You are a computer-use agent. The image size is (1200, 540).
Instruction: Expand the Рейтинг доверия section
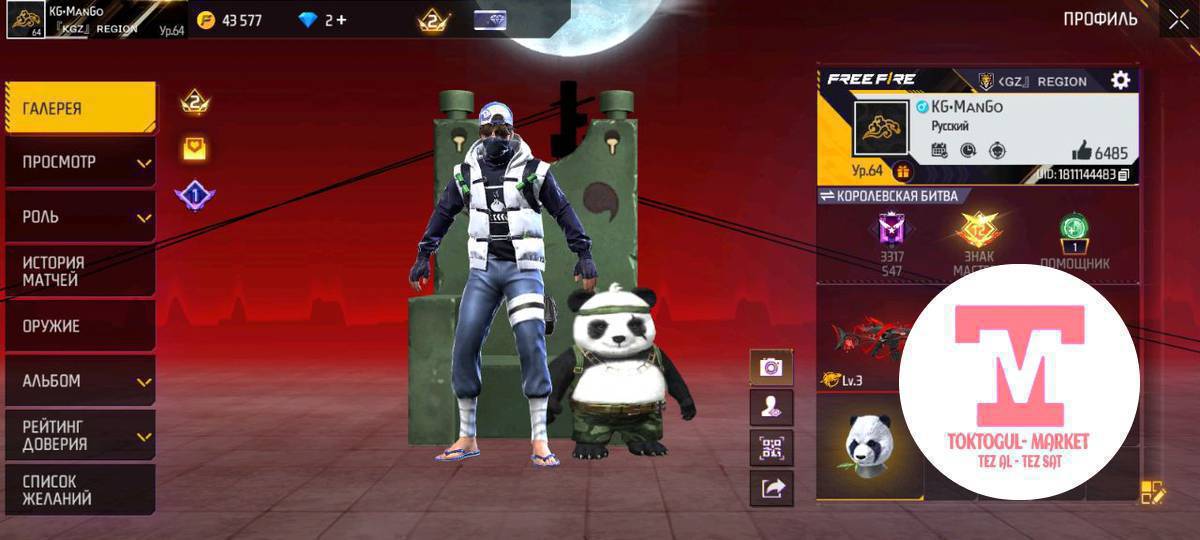point(79,435)
